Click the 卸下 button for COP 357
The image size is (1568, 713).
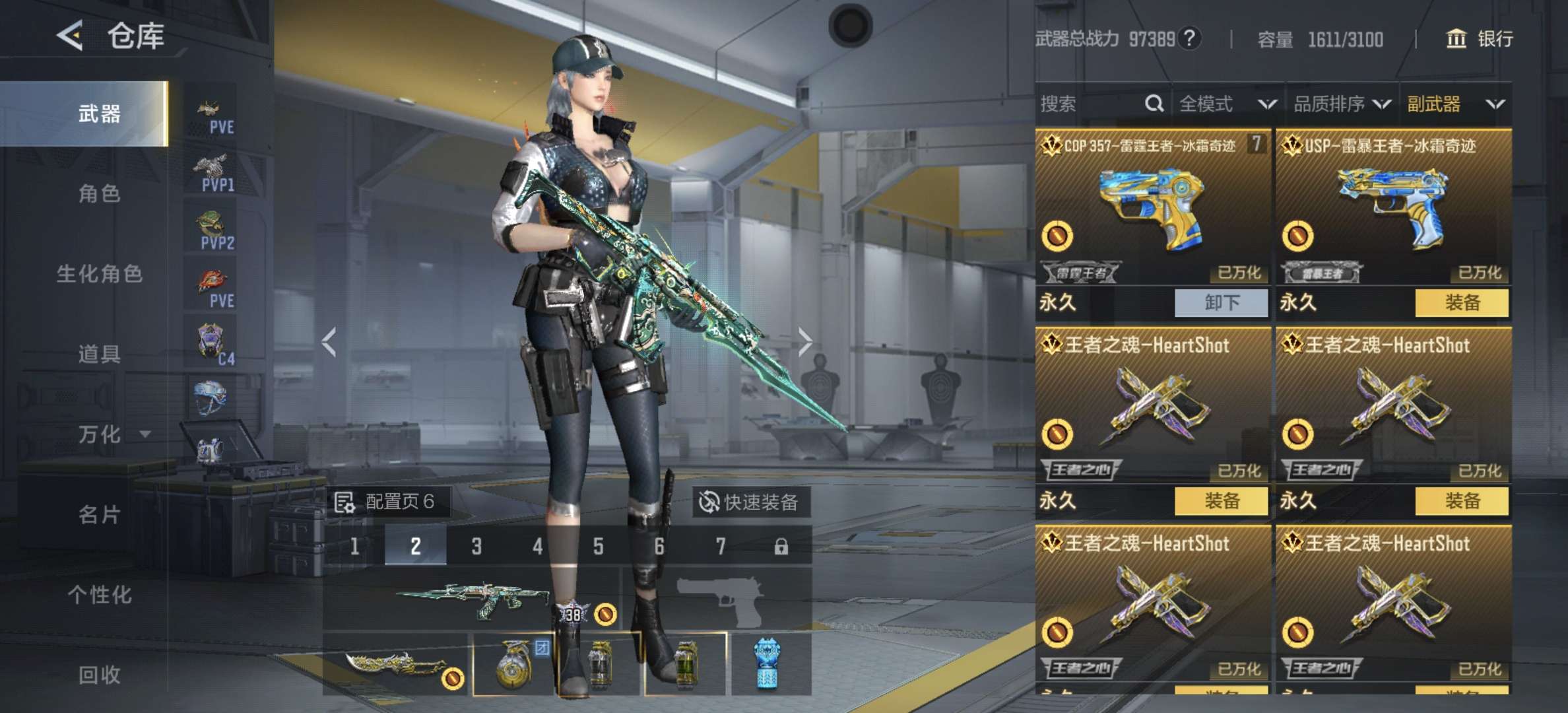(1221, 303)
